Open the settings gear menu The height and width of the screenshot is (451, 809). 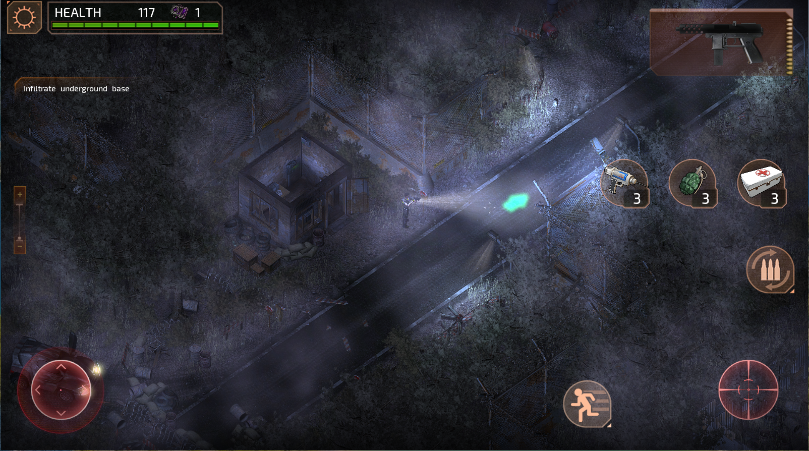[21, 18]
